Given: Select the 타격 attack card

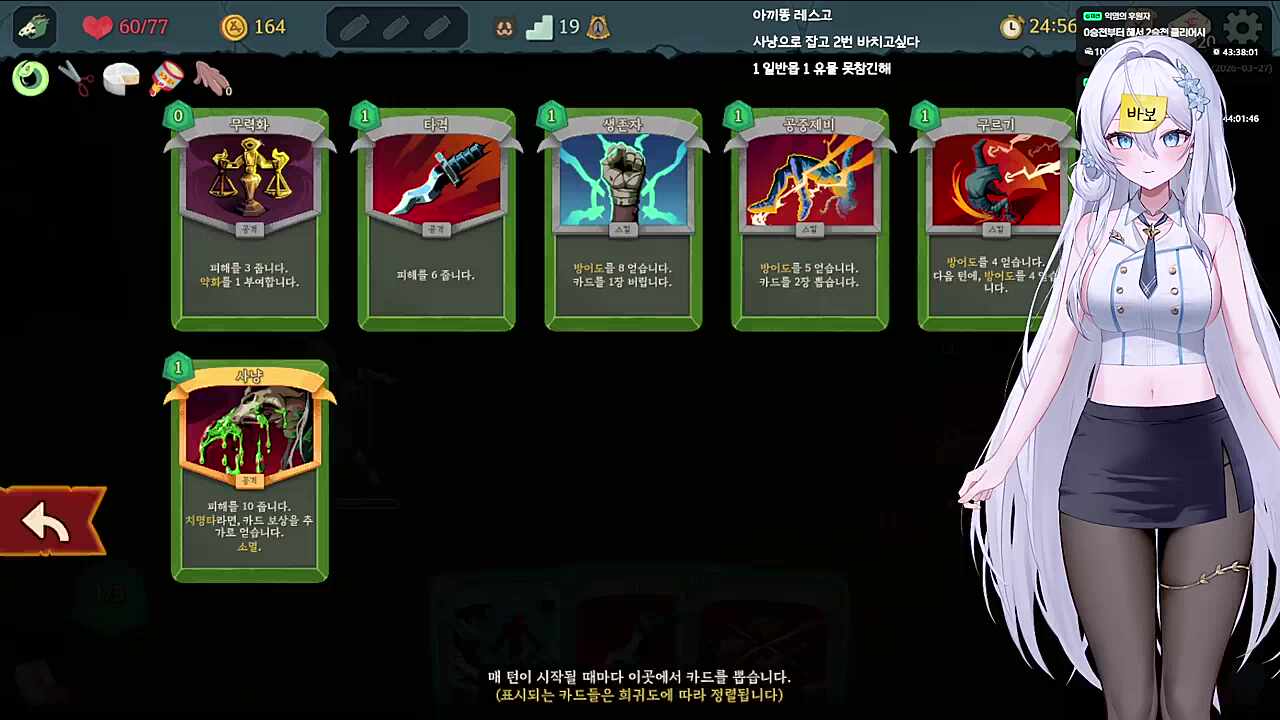Looking at the screenshot, I should pos(436,218).
